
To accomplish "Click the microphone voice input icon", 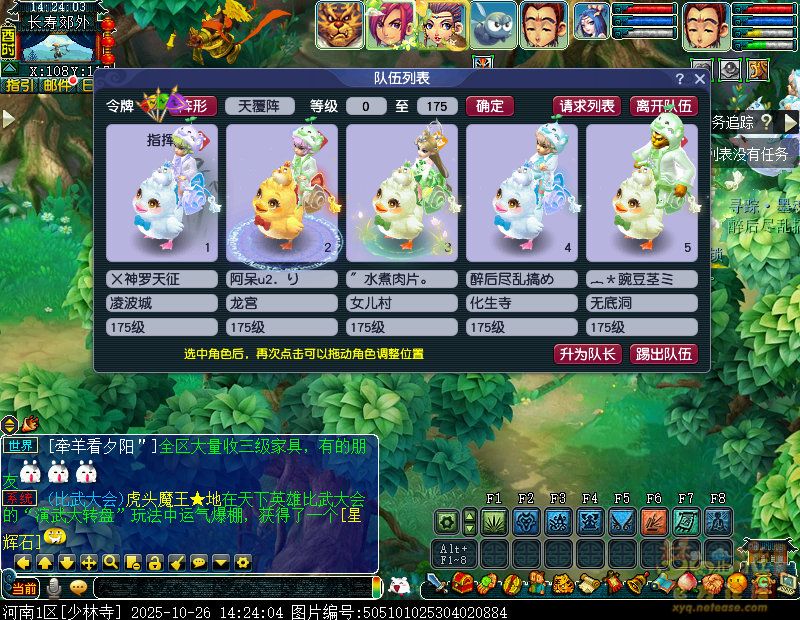I will point(54,587).
